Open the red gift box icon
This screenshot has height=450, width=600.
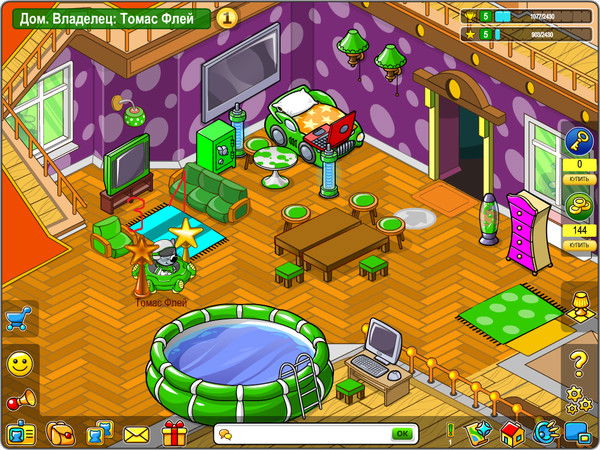(x=175, y=434)
